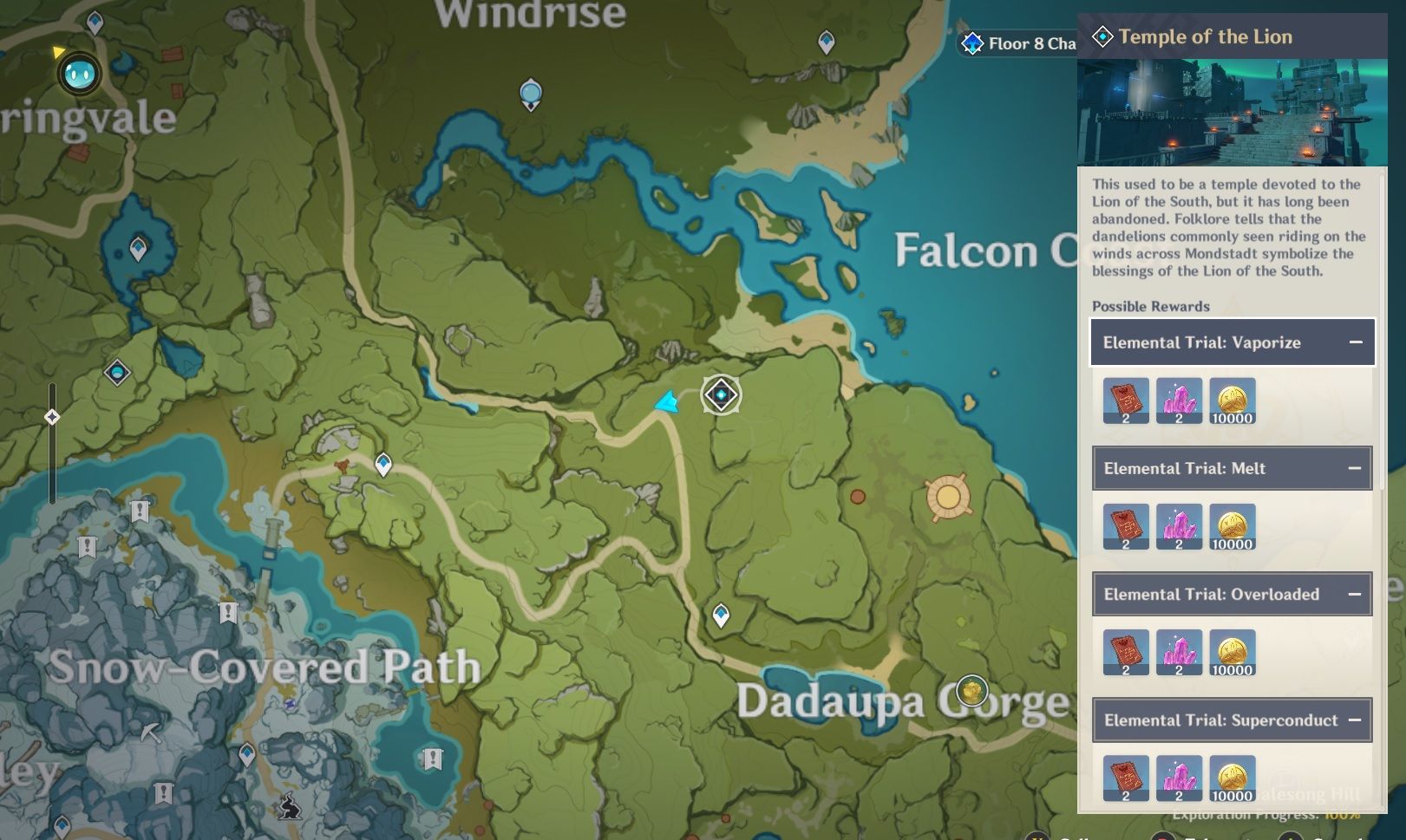
Task: Click the pickaxe map pin in Snow-Covered Path
Action: [x=152, y=733]
